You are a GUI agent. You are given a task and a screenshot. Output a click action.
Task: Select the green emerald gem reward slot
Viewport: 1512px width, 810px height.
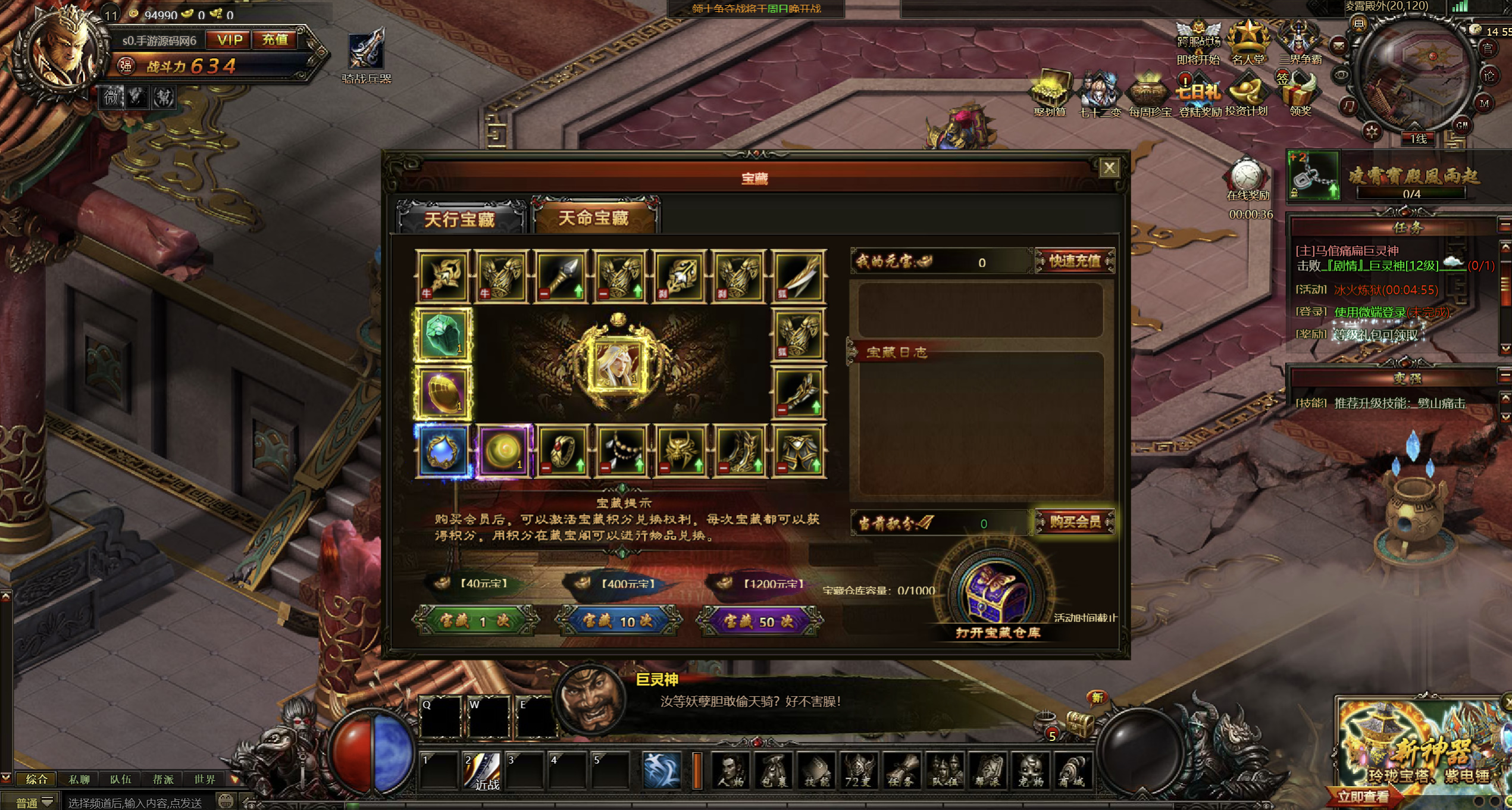click(x=443, y=335)
